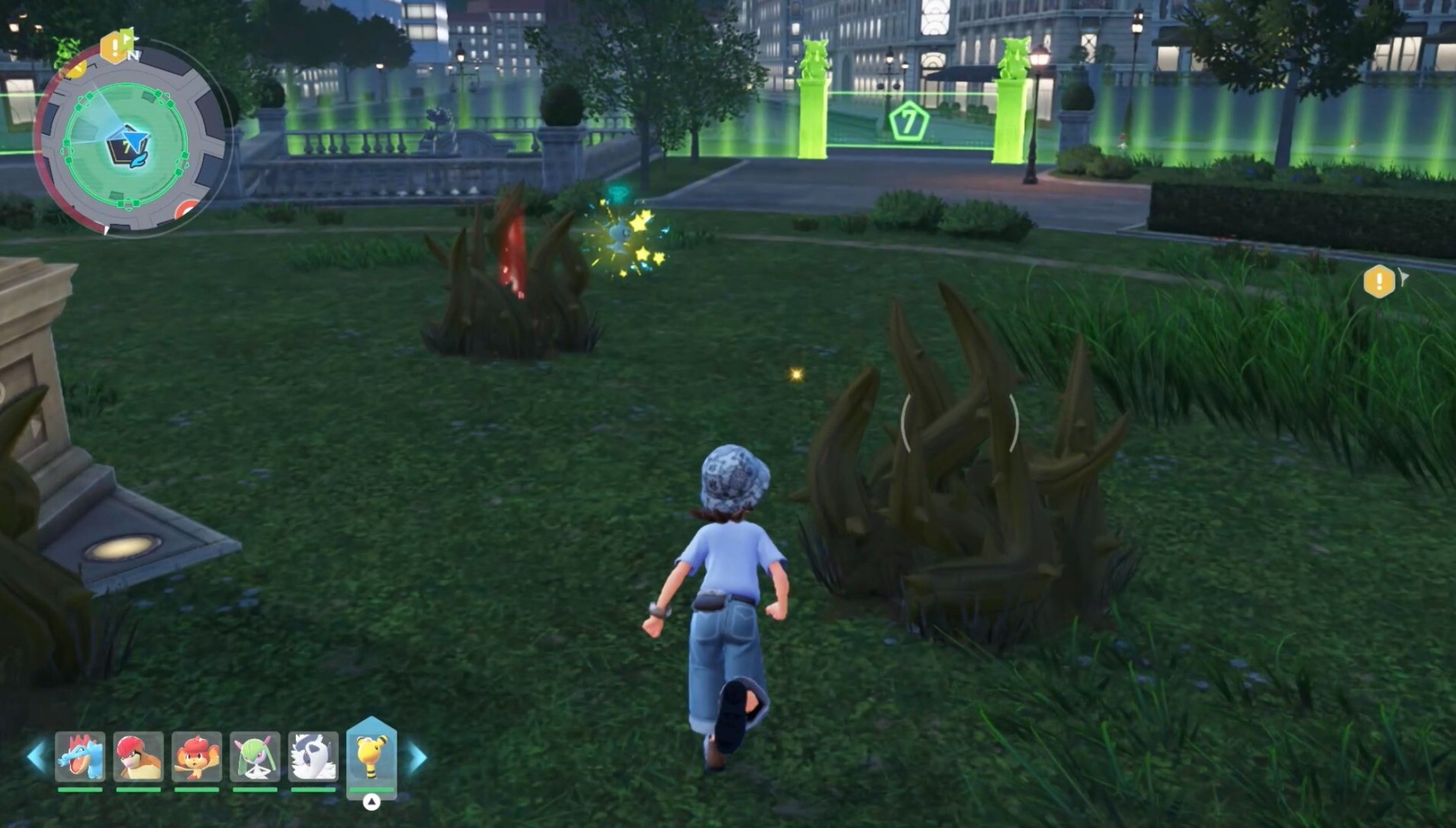Open the circular minimap
Screen dimensions: 1456x828
tap(128, 143)
